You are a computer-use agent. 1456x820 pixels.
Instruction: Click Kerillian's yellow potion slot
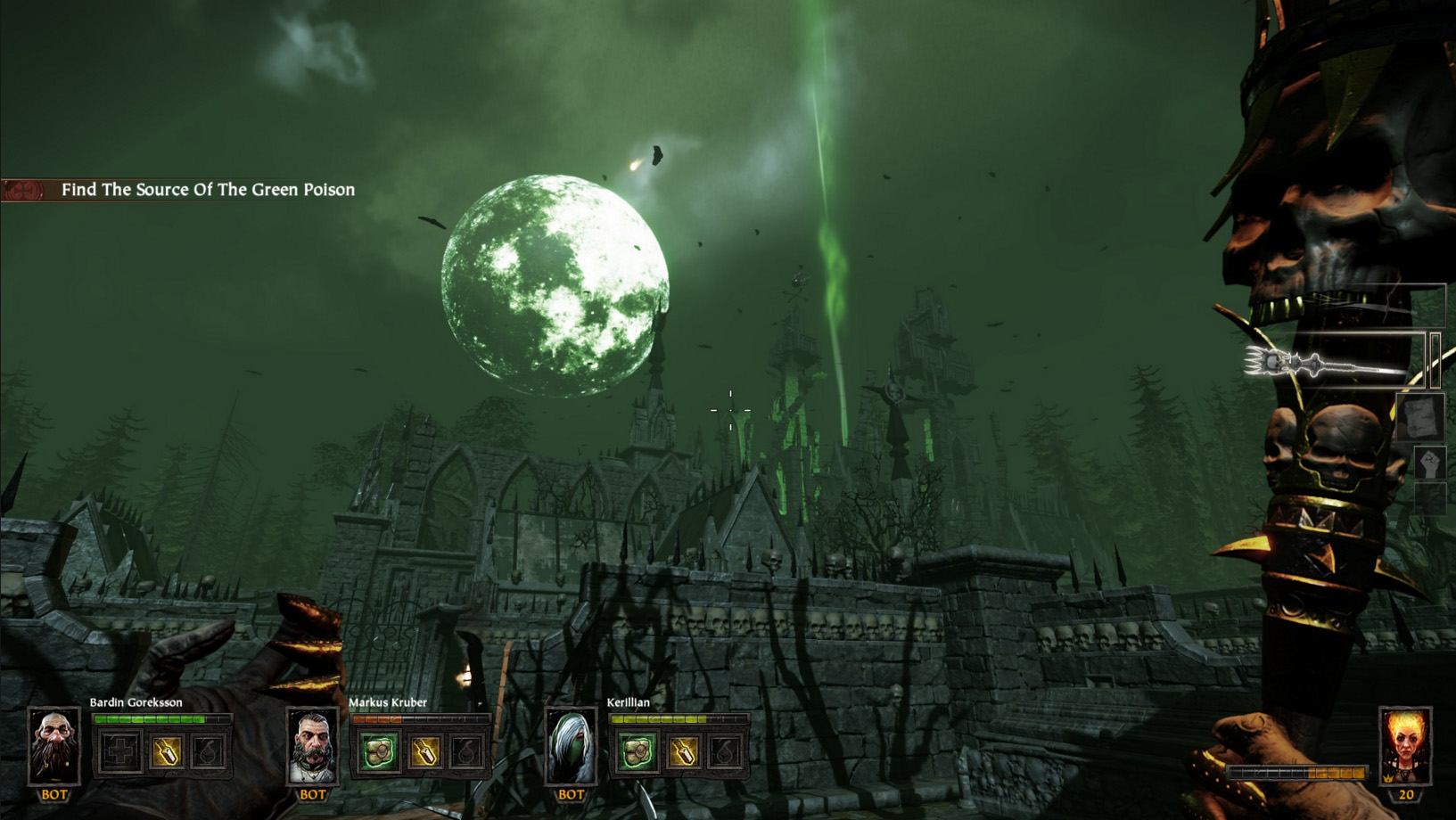pyautogui.click(x=683, y=752)
